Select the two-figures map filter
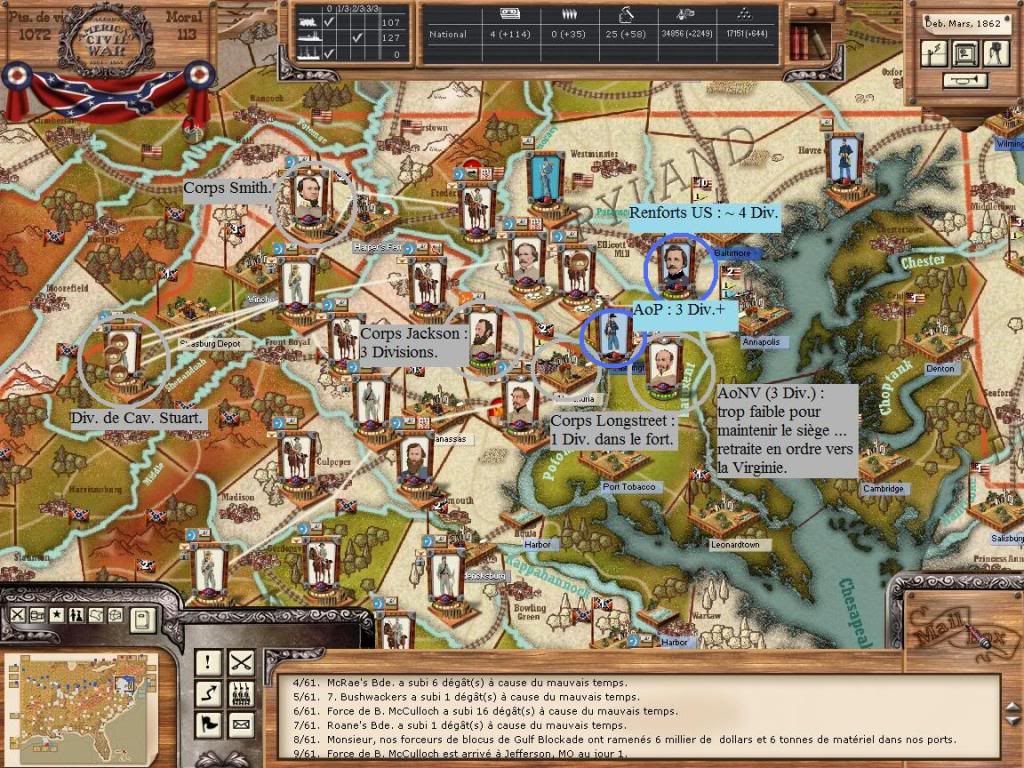The image size is (1024, 768). (x=75, y=614)
